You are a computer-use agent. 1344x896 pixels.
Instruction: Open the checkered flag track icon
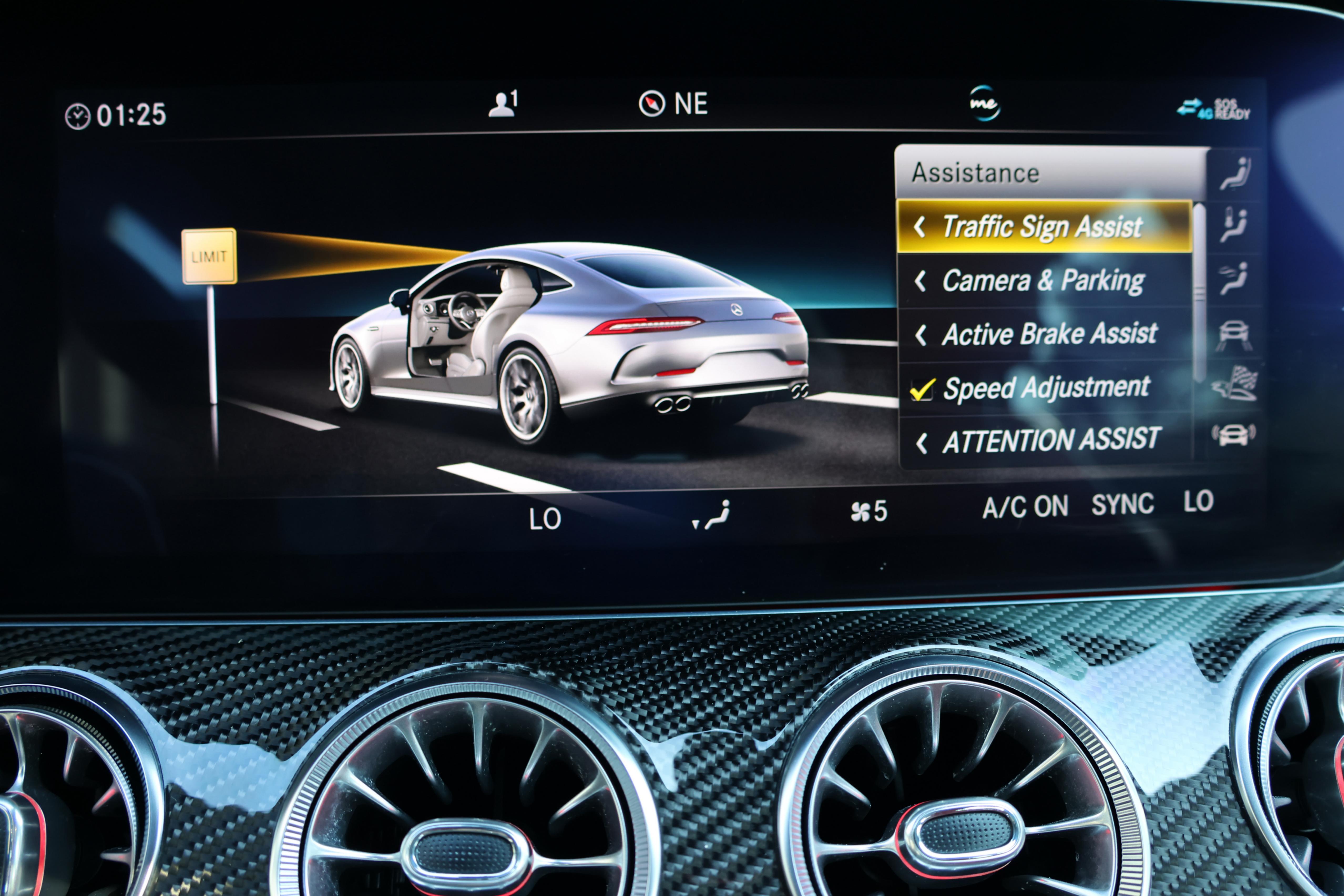click(x=1234, y=383)
